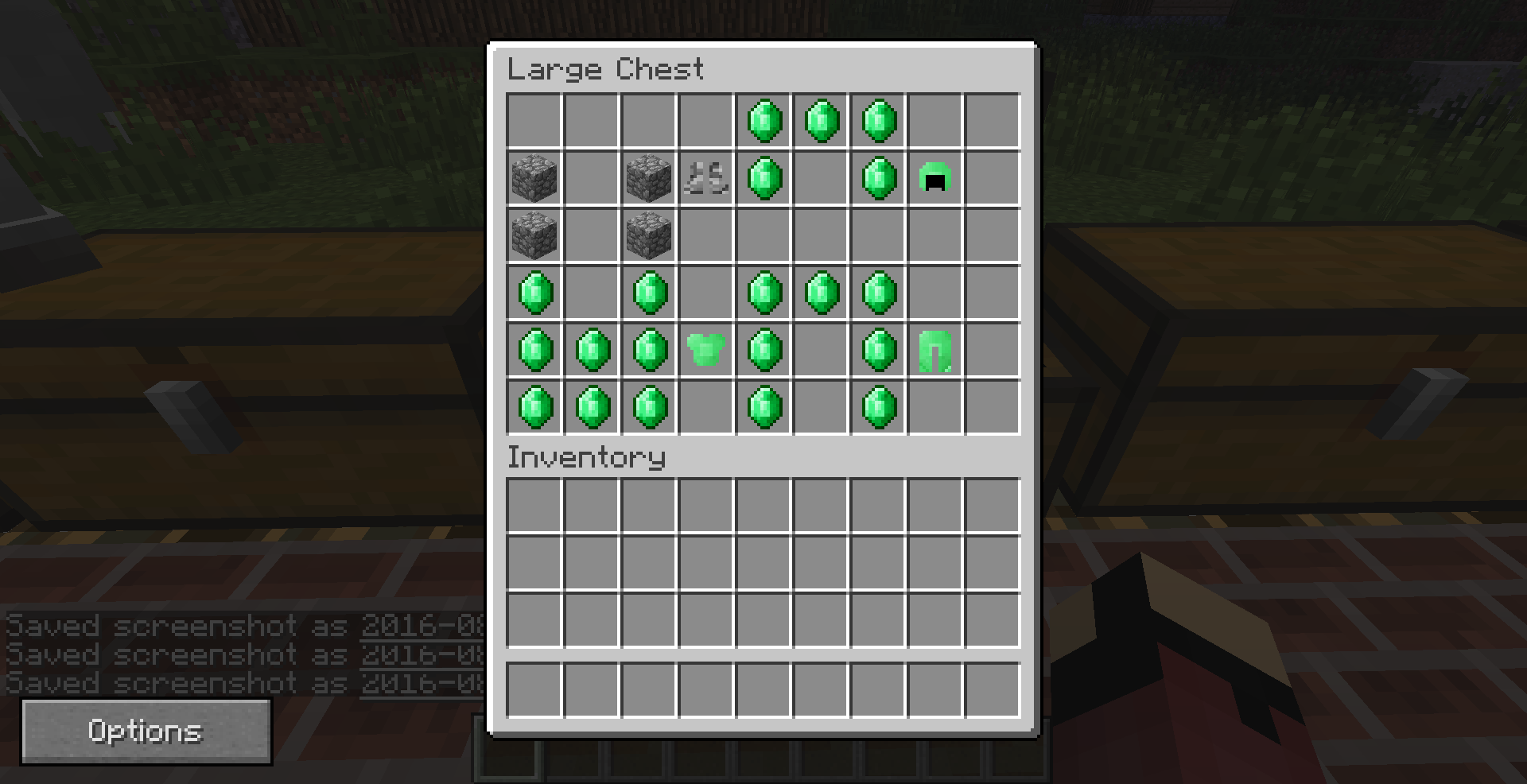
Task: Pick up the emerald in the top chest row
Action: pyautogui.click(x=763, y=119)
